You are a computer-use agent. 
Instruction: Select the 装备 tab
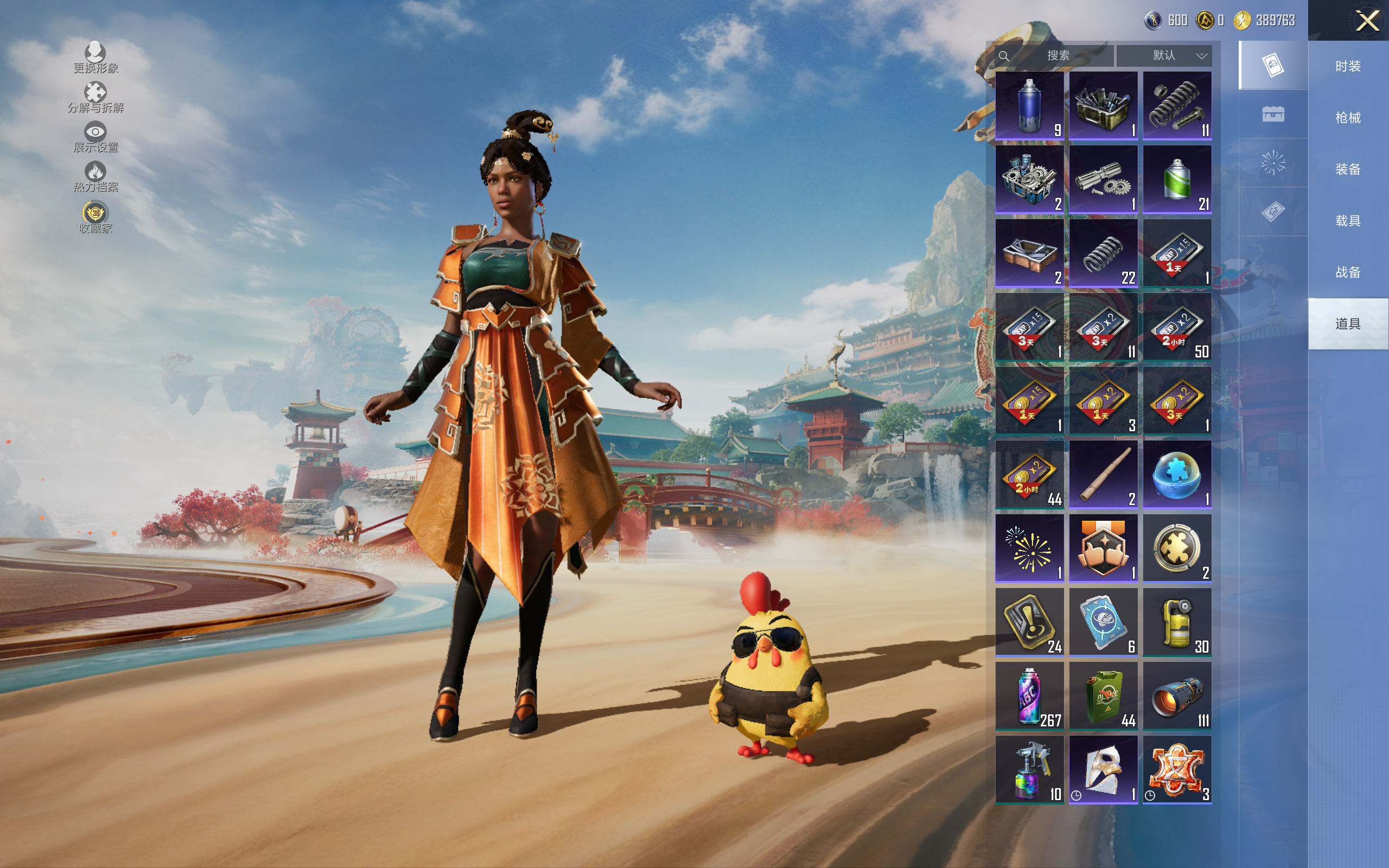tap(1347, 169)
